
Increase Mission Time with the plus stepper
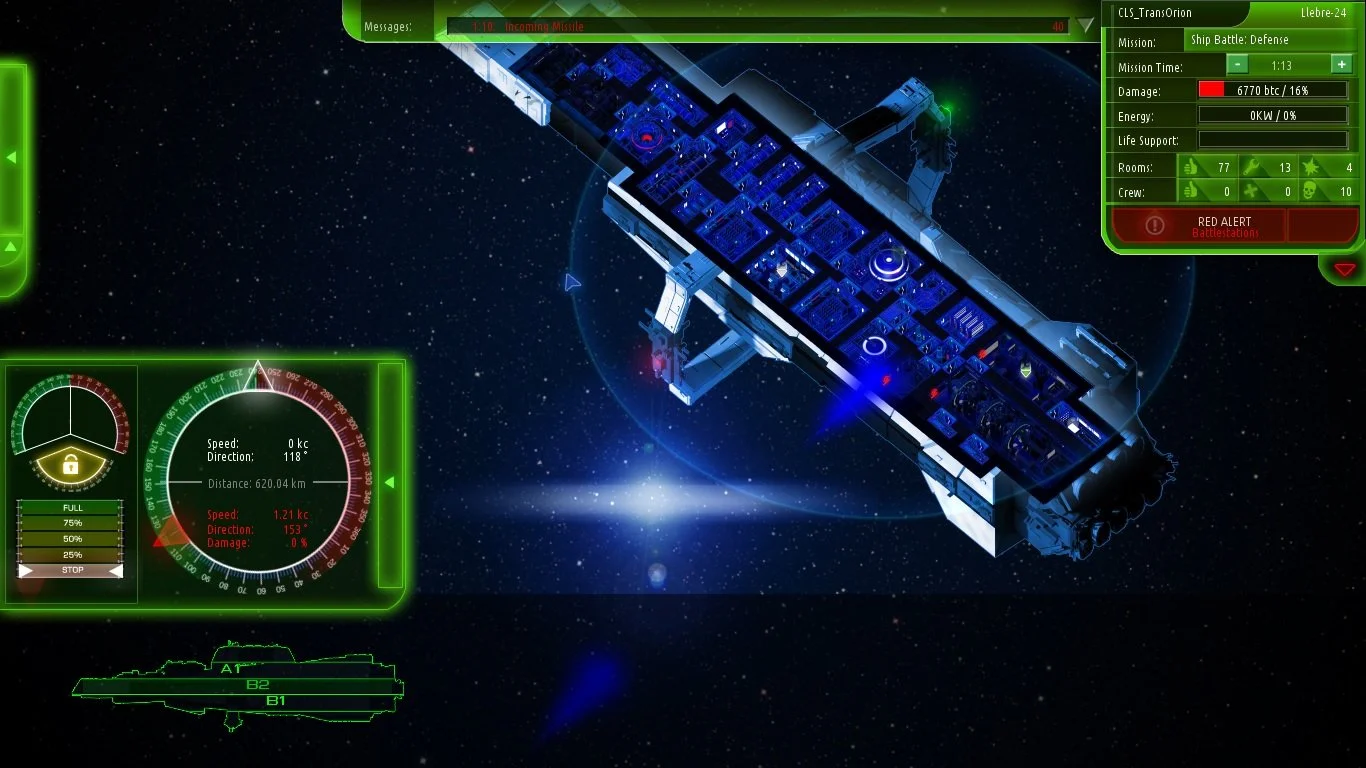(x=1340, y=65)
